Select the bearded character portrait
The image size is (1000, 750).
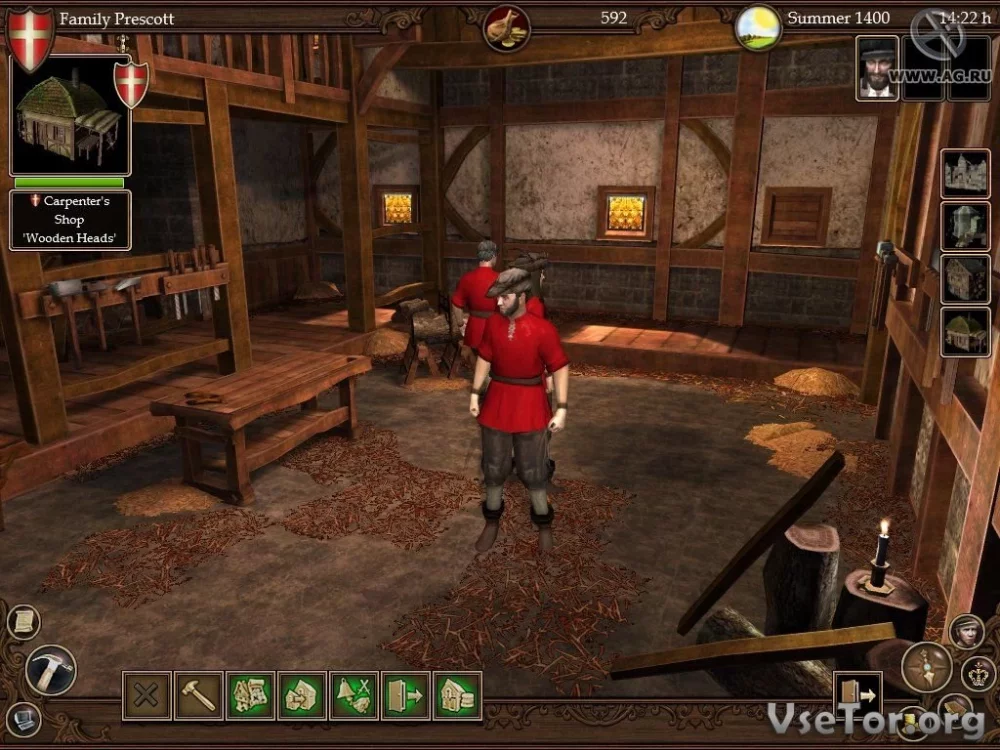pyautogui.click(x=877, y=69)
